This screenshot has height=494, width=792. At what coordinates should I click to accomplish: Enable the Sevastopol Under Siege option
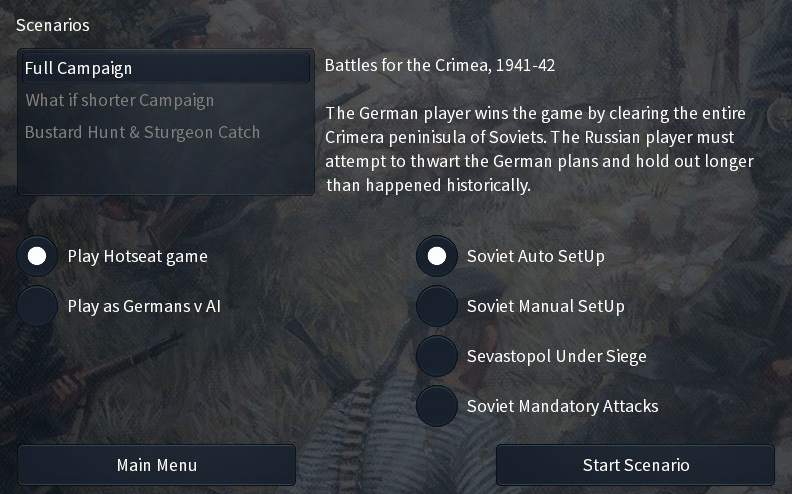tap(436, 356)
